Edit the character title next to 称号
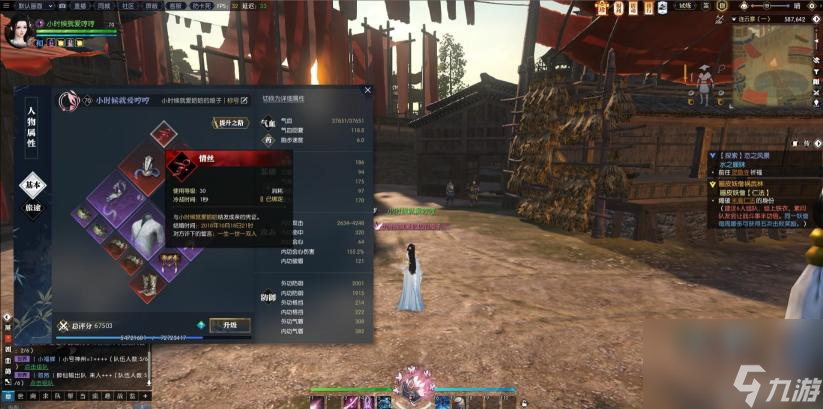The width and height of the screenshot is (823, 409). pos(243,100)
